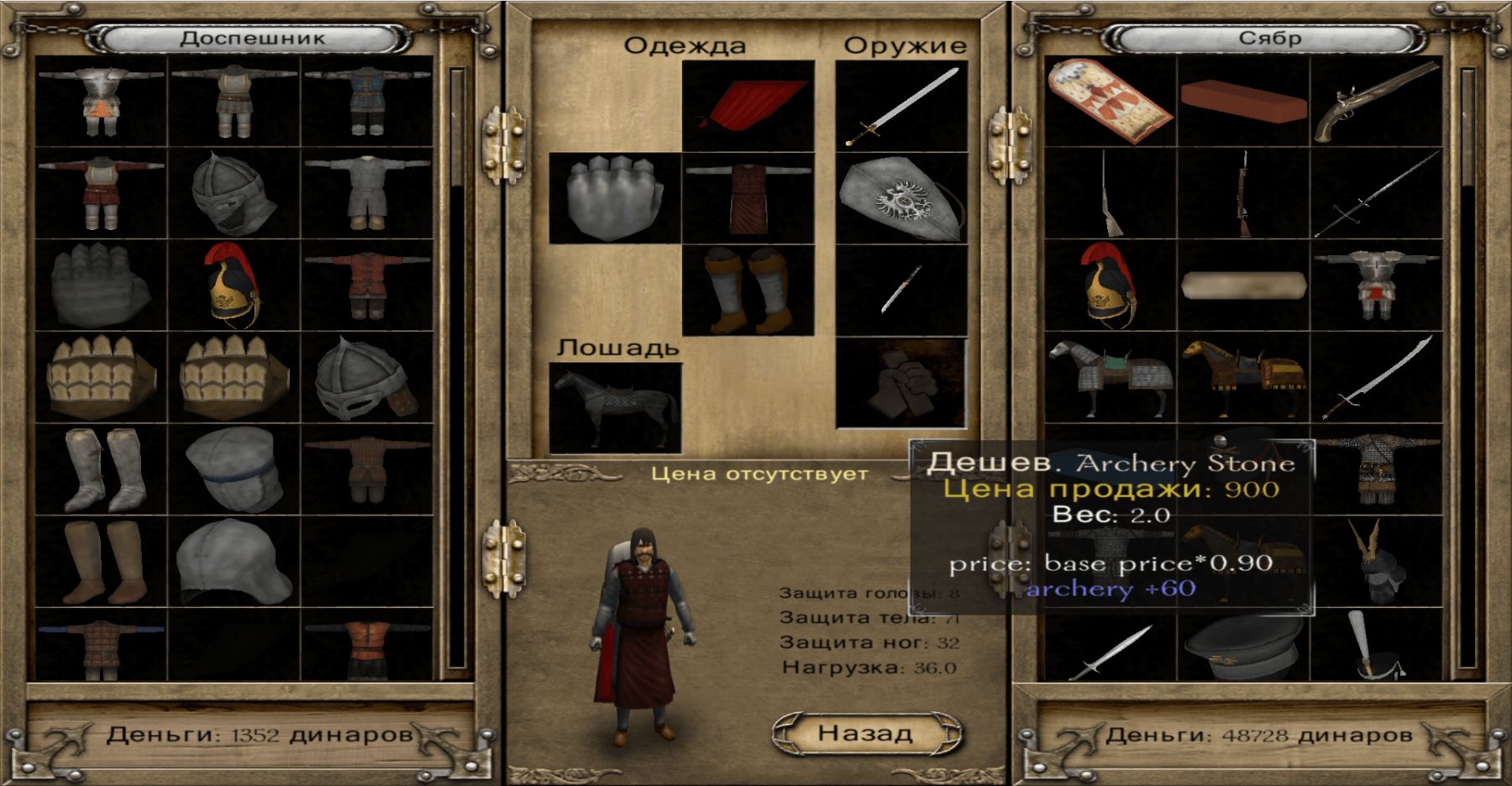
Task: Select the equipped sword weapon slot
Action: (x=902, y=105)
